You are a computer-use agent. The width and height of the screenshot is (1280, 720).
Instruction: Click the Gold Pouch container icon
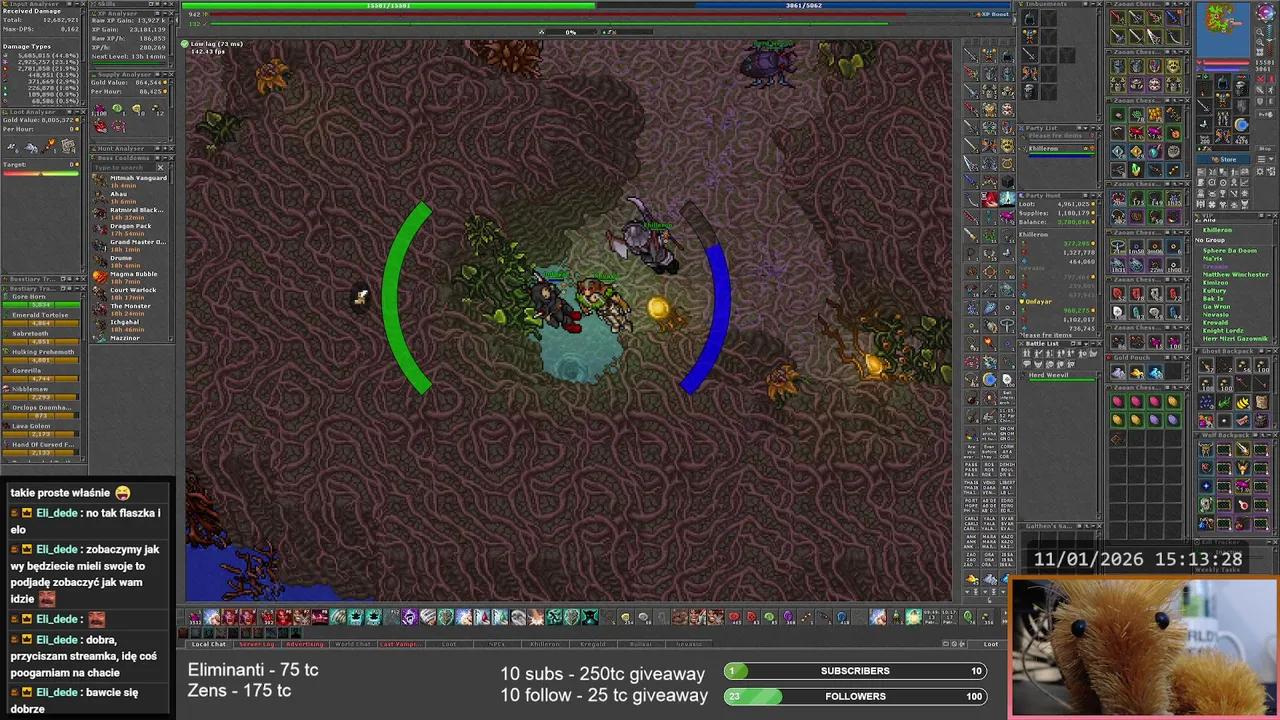[1110, 358]
